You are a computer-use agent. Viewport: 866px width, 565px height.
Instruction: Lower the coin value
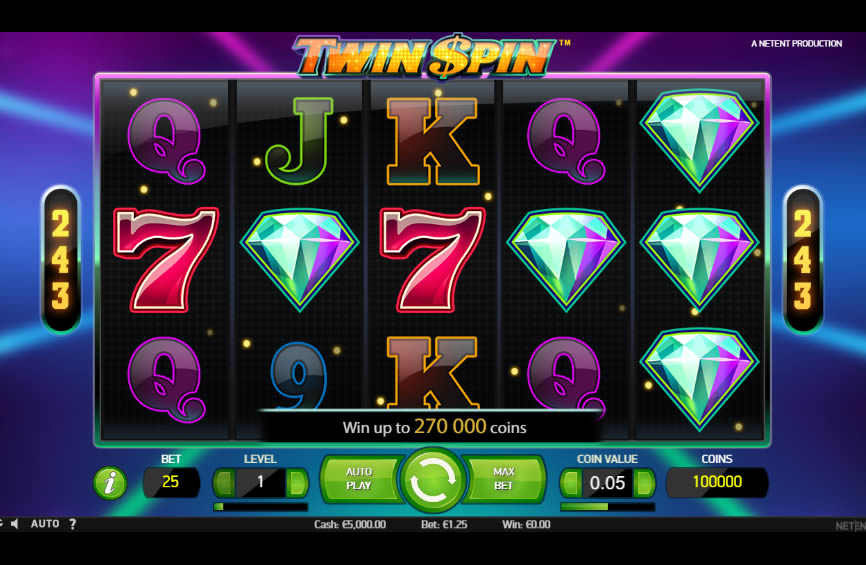coord(570,483)
